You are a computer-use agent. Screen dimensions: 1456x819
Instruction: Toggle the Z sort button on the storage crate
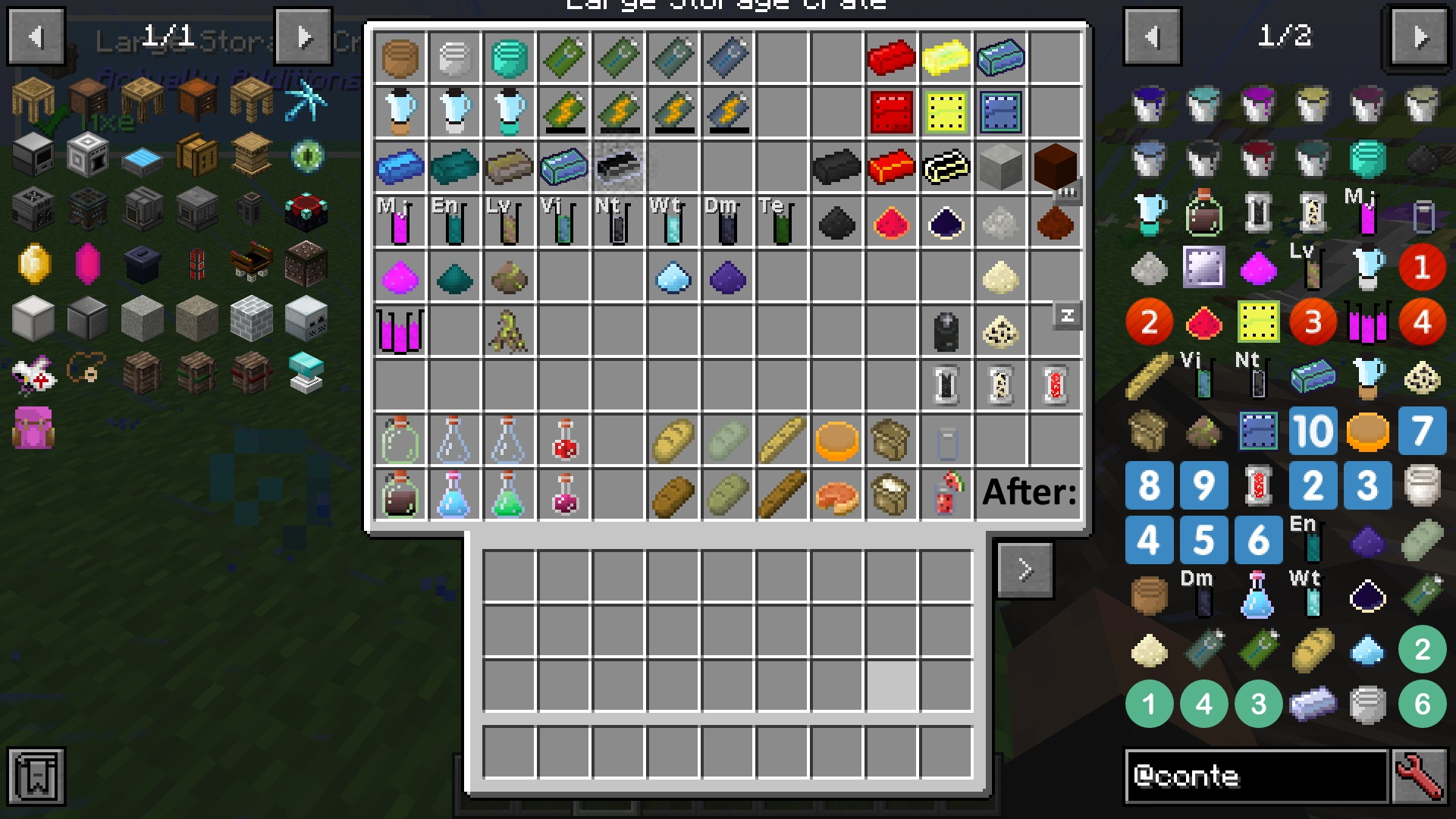tap(1067, 316)
